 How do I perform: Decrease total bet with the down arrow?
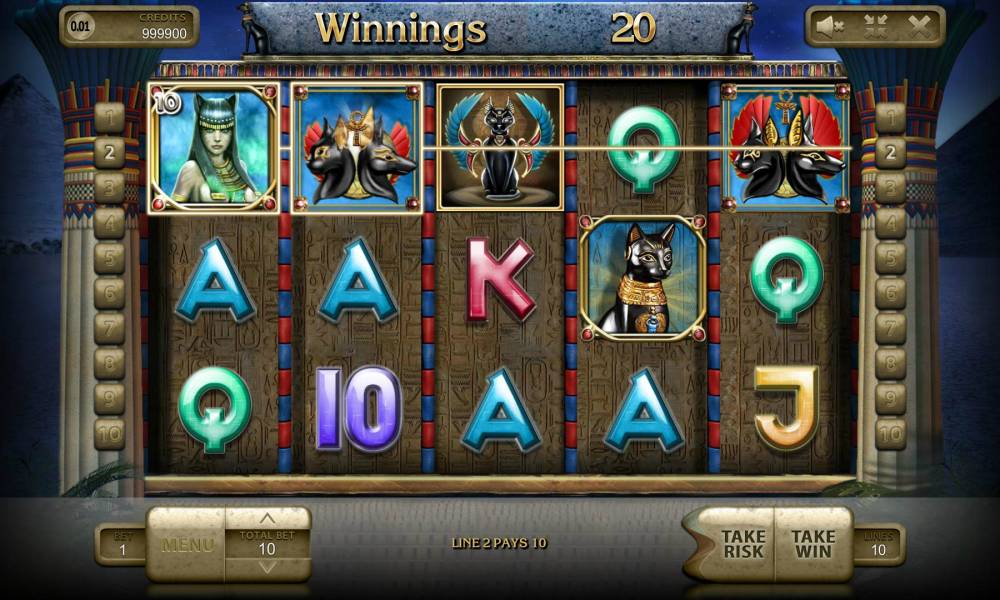click(267, 567)
